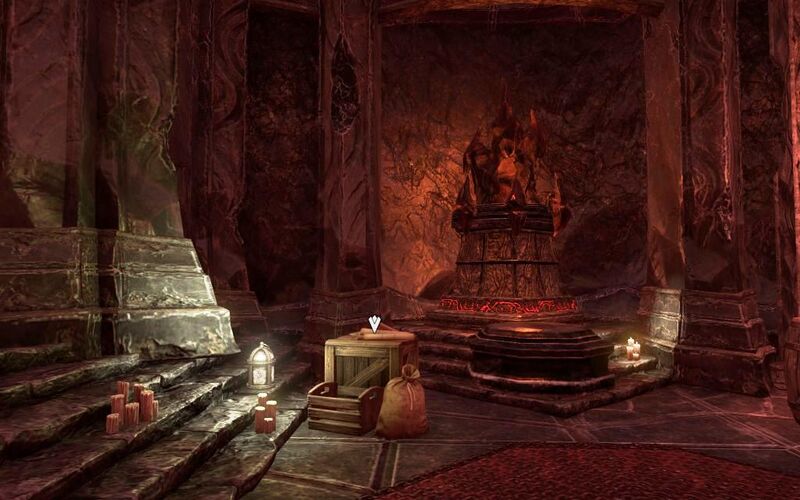Click the white quest marker above the crate

(374, 323)
